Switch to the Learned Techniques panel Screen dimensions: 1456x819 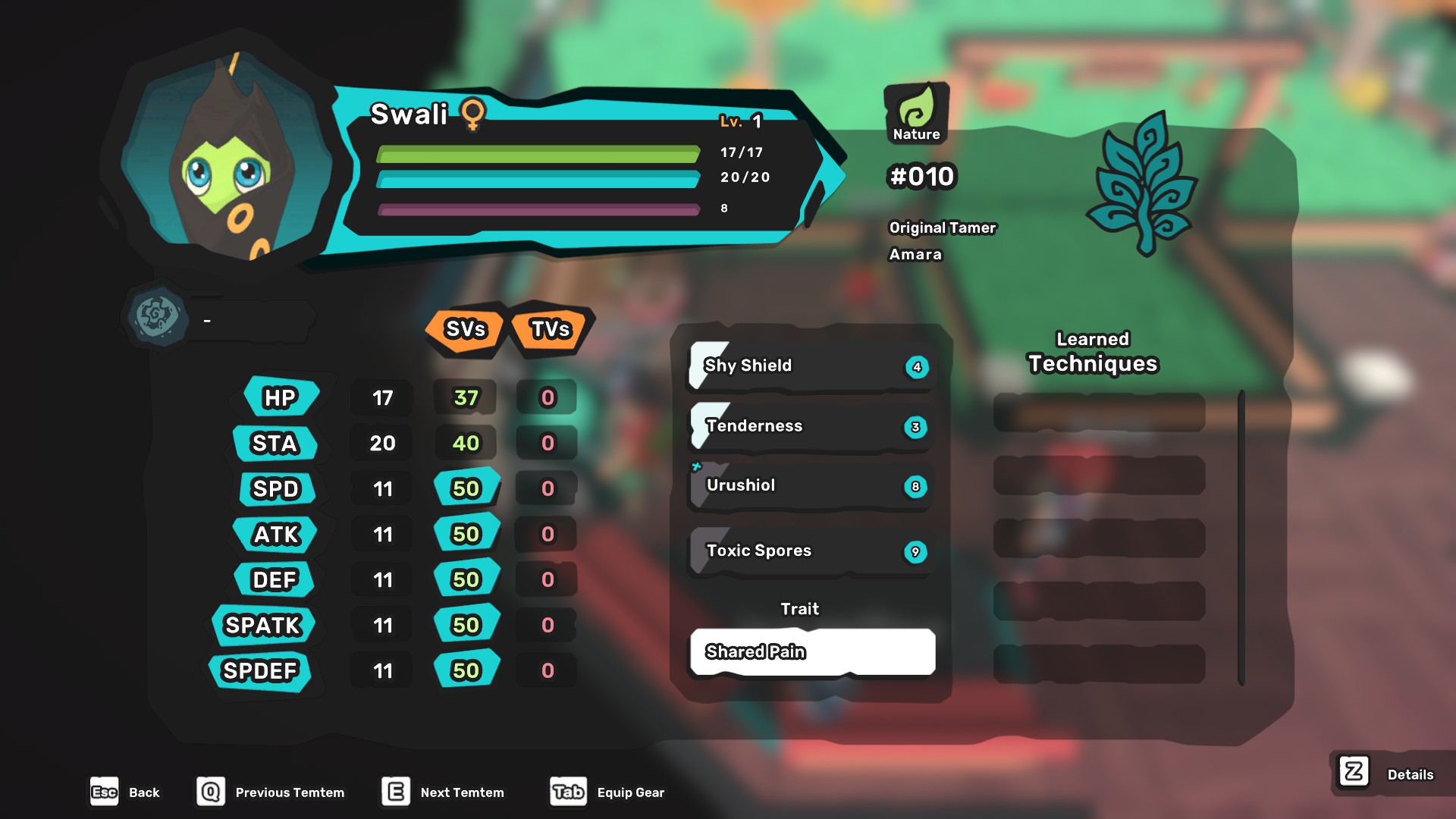coord(1092,351)
